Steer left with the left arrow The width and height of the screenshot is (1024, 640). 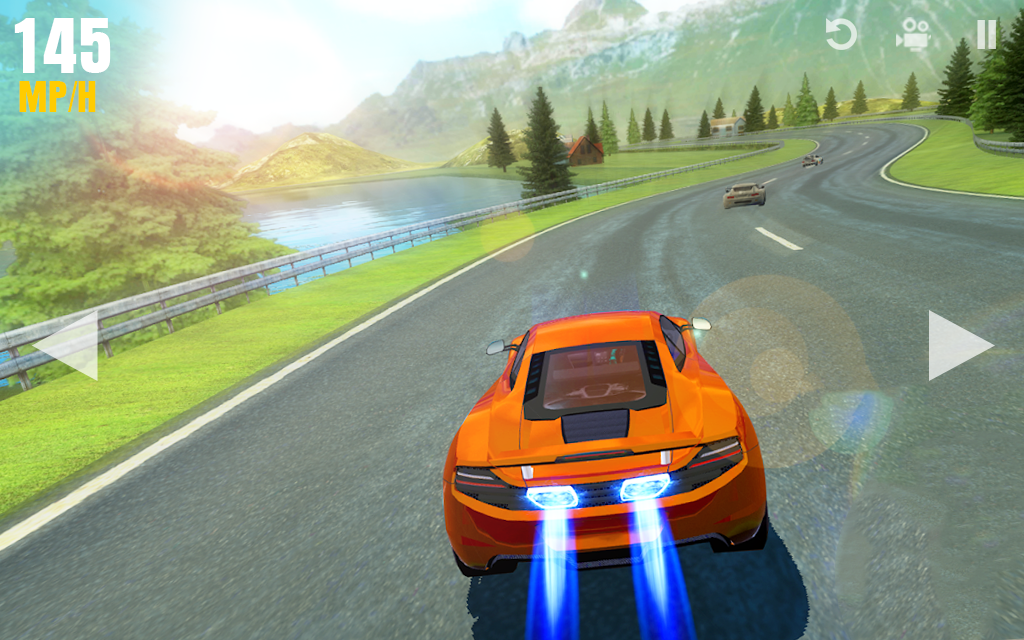[x=68, y=345]
